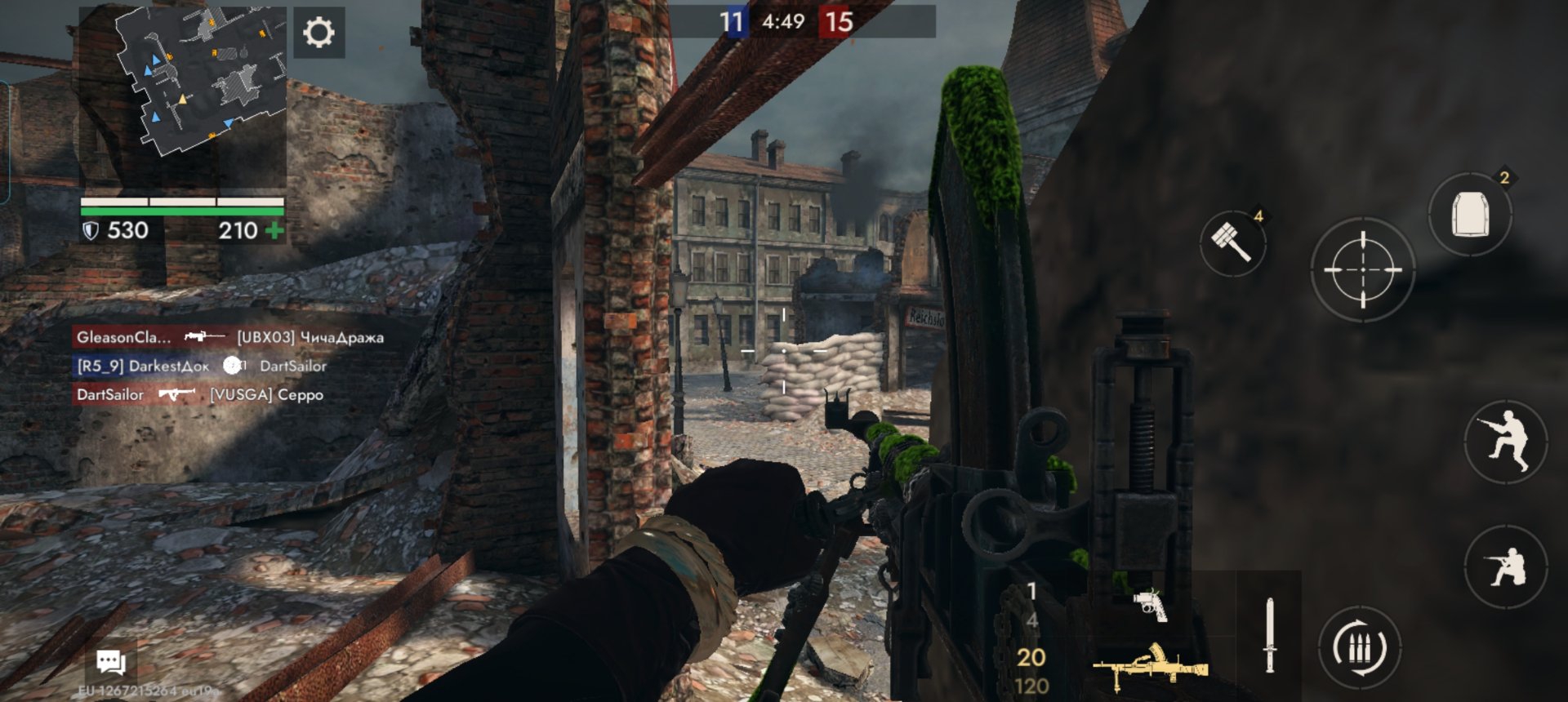Select the knife melee weapon

click(x=1269, y=635)
